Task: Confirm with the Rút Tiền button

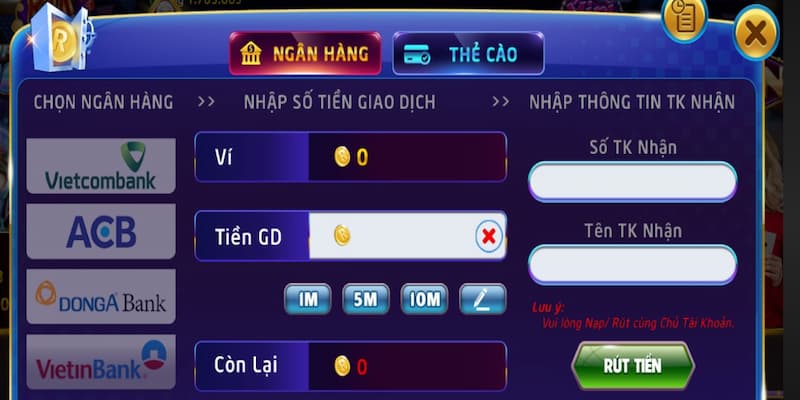Action: [632, 365]
